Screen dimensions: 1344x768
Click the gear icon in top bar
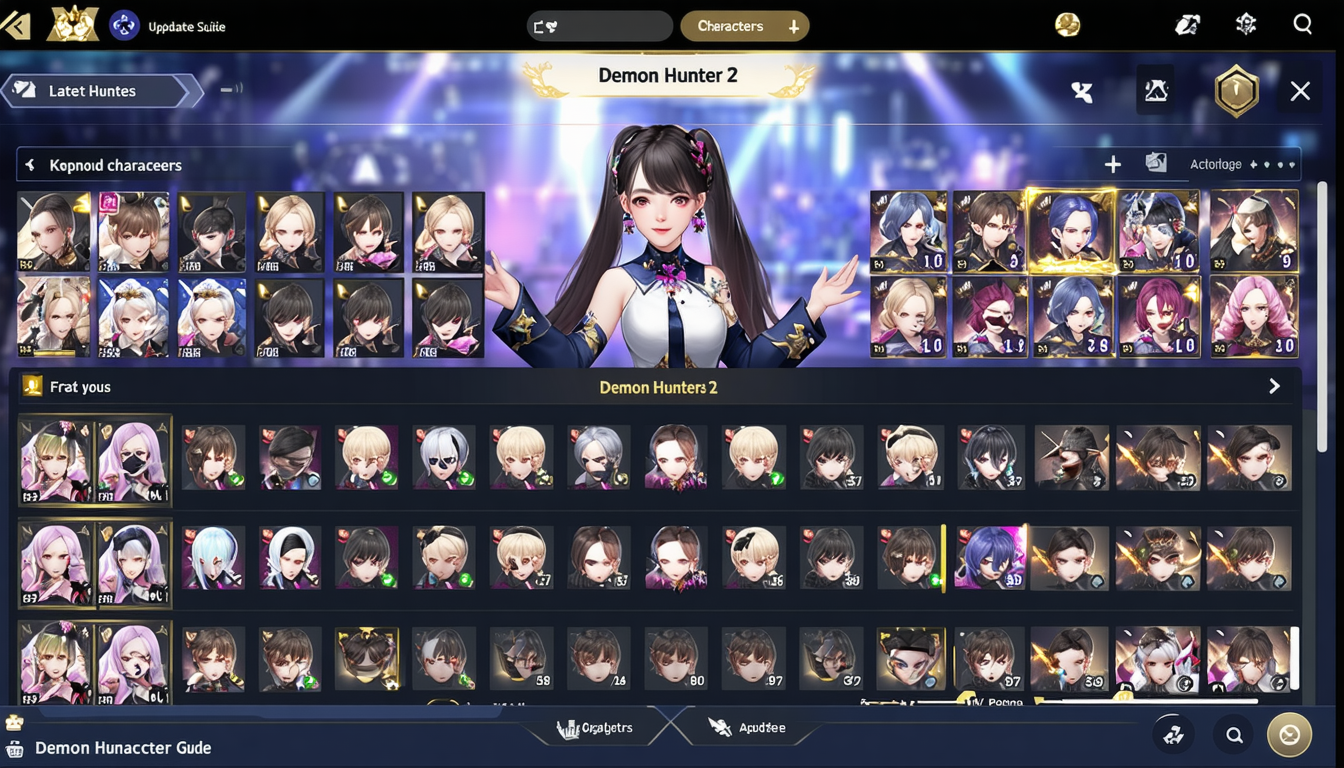pyautogui.click(x=1245, y=25)
